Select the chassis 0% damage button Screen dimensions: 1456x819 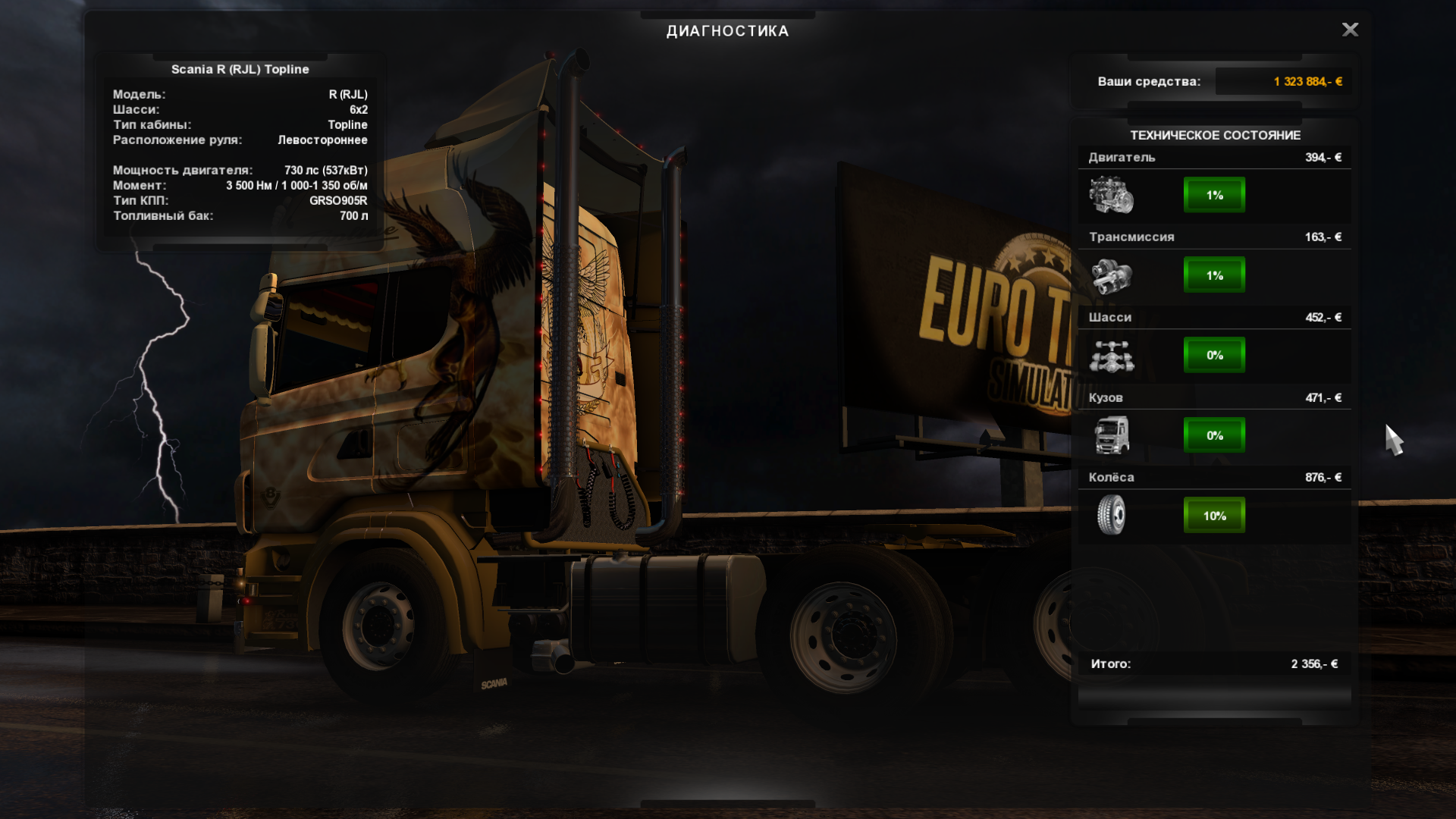pyautogui.click(x=1214, y=355)
